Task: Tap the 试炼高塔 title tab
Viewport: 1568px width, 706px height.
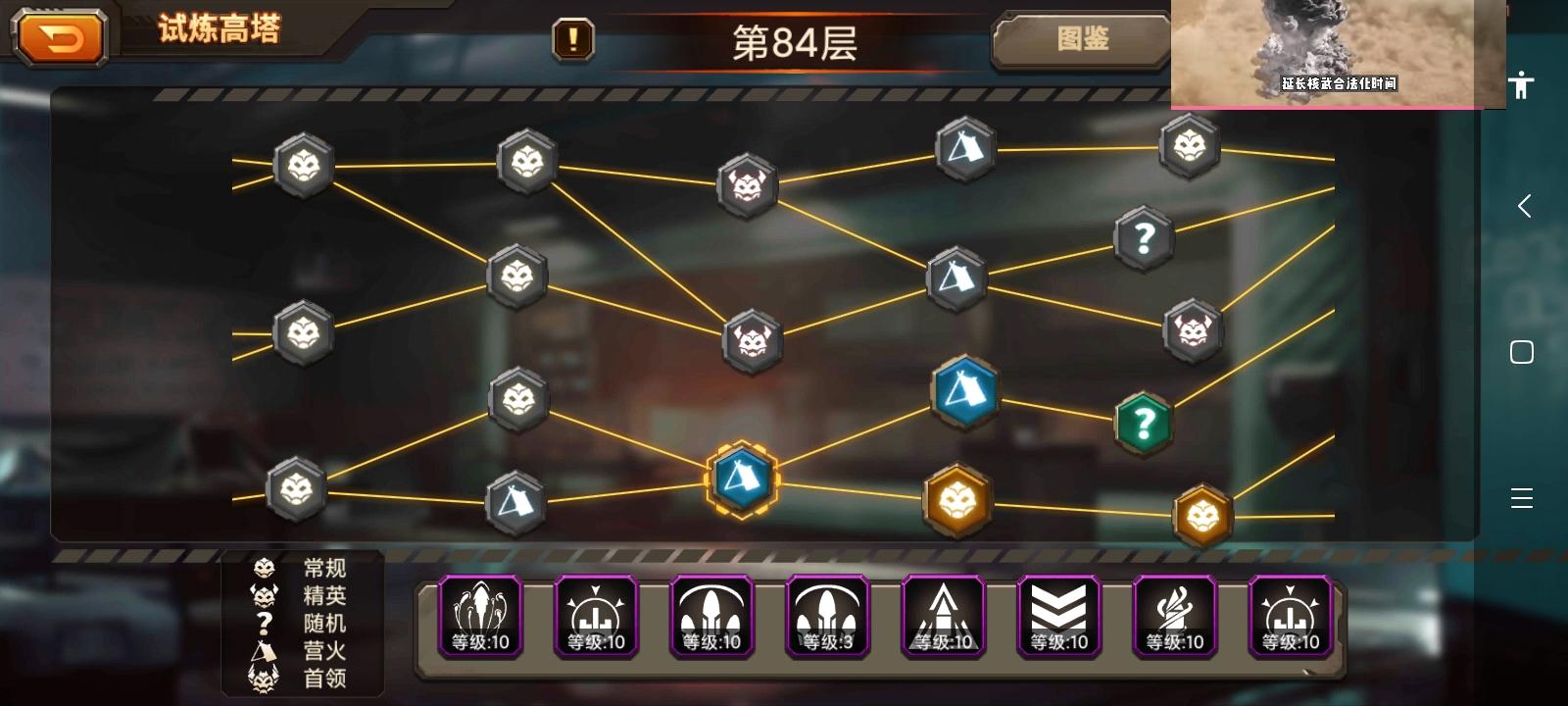Action: click(x=218, y=29)
